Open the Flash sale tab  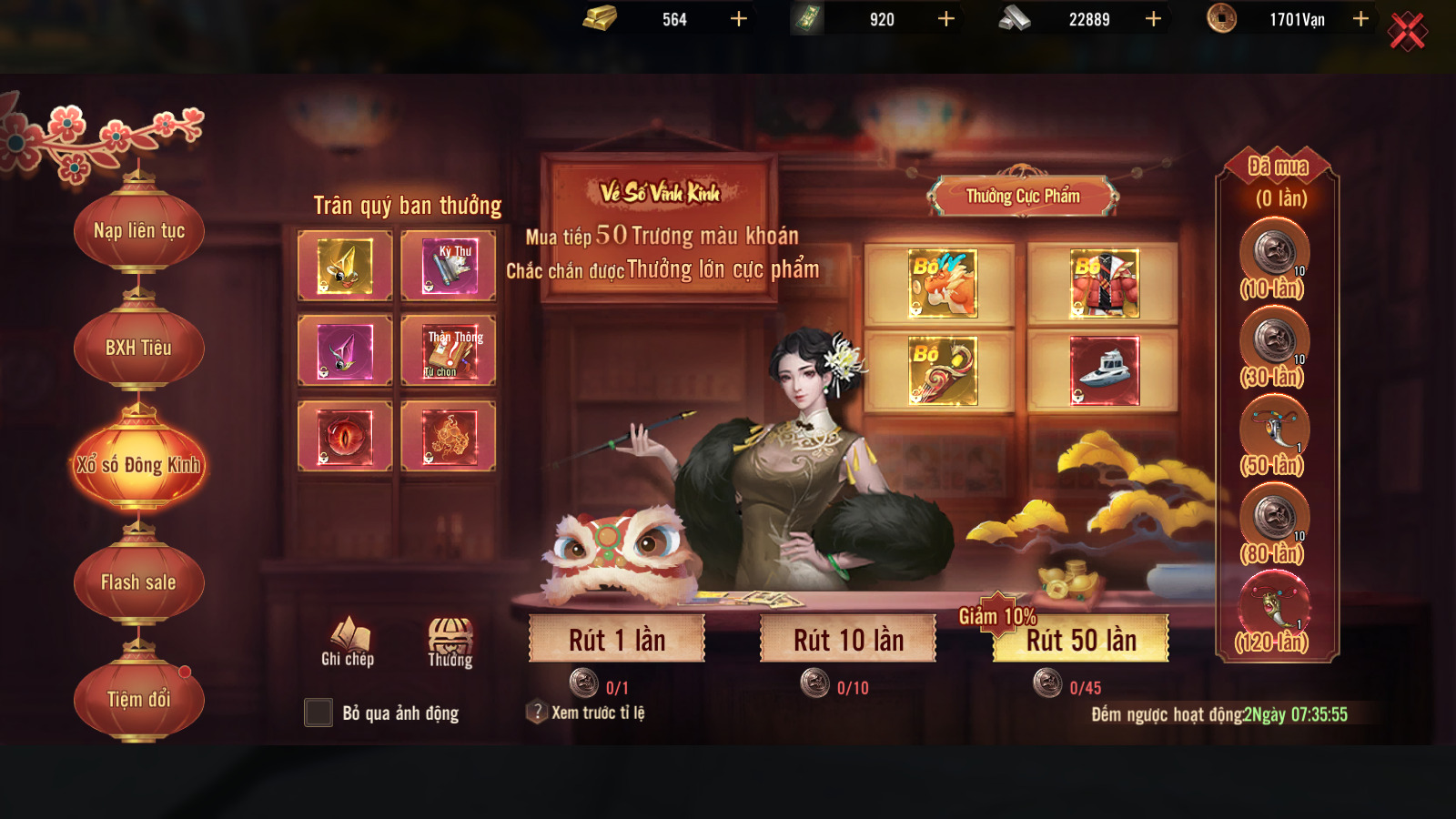[x=139, y=582]
